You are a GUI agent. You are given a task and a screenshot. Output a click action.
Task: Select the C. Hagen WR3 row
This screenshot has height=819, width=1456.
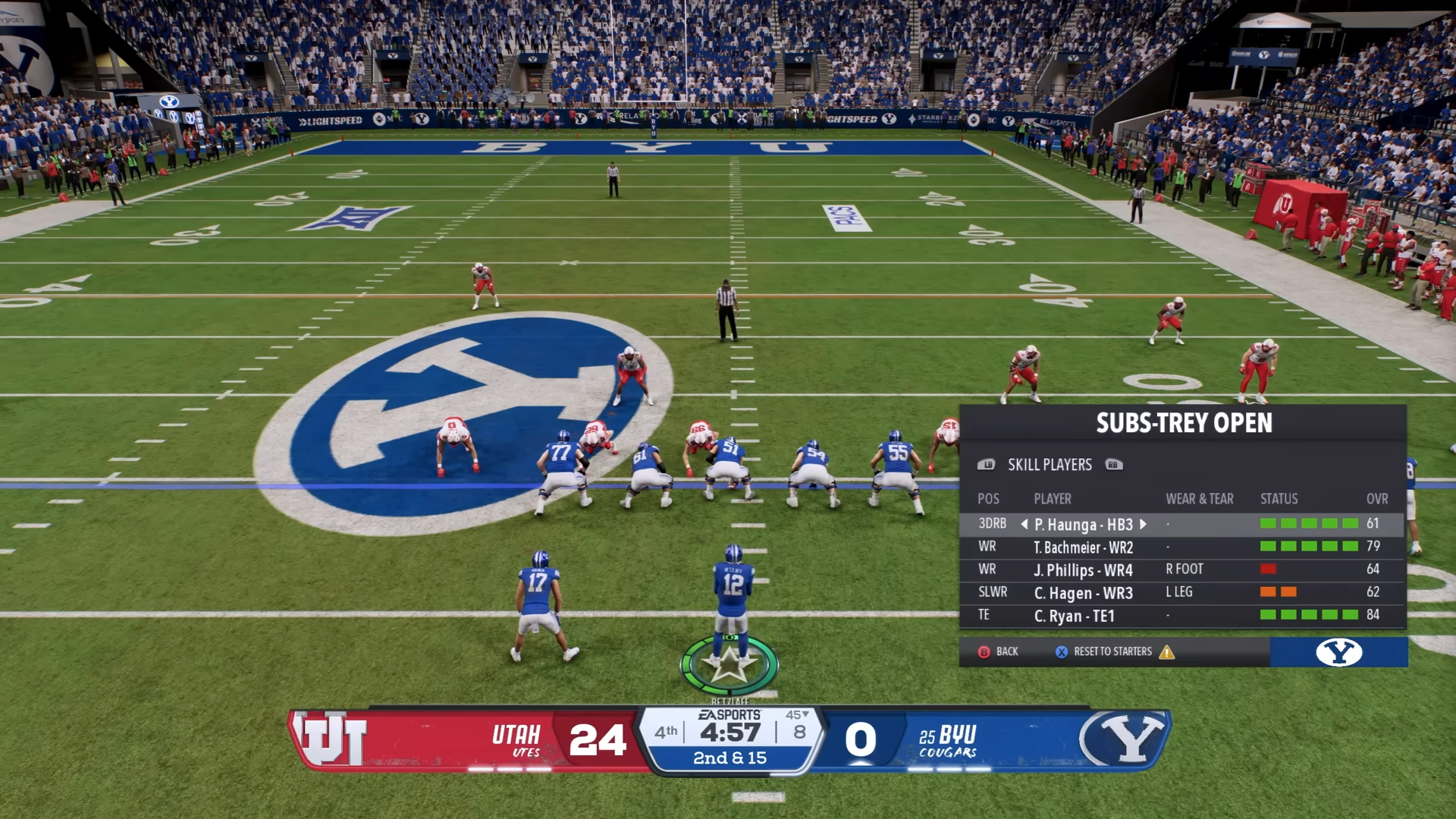[1083, 592]
